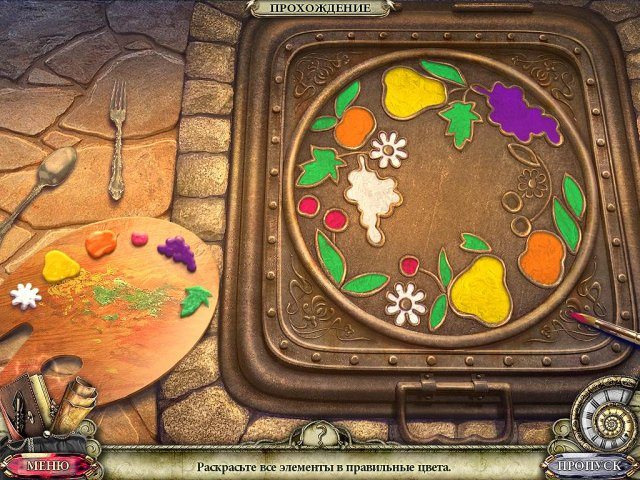Click the question mark help button

pyautogui.click(x=319, y=437)
